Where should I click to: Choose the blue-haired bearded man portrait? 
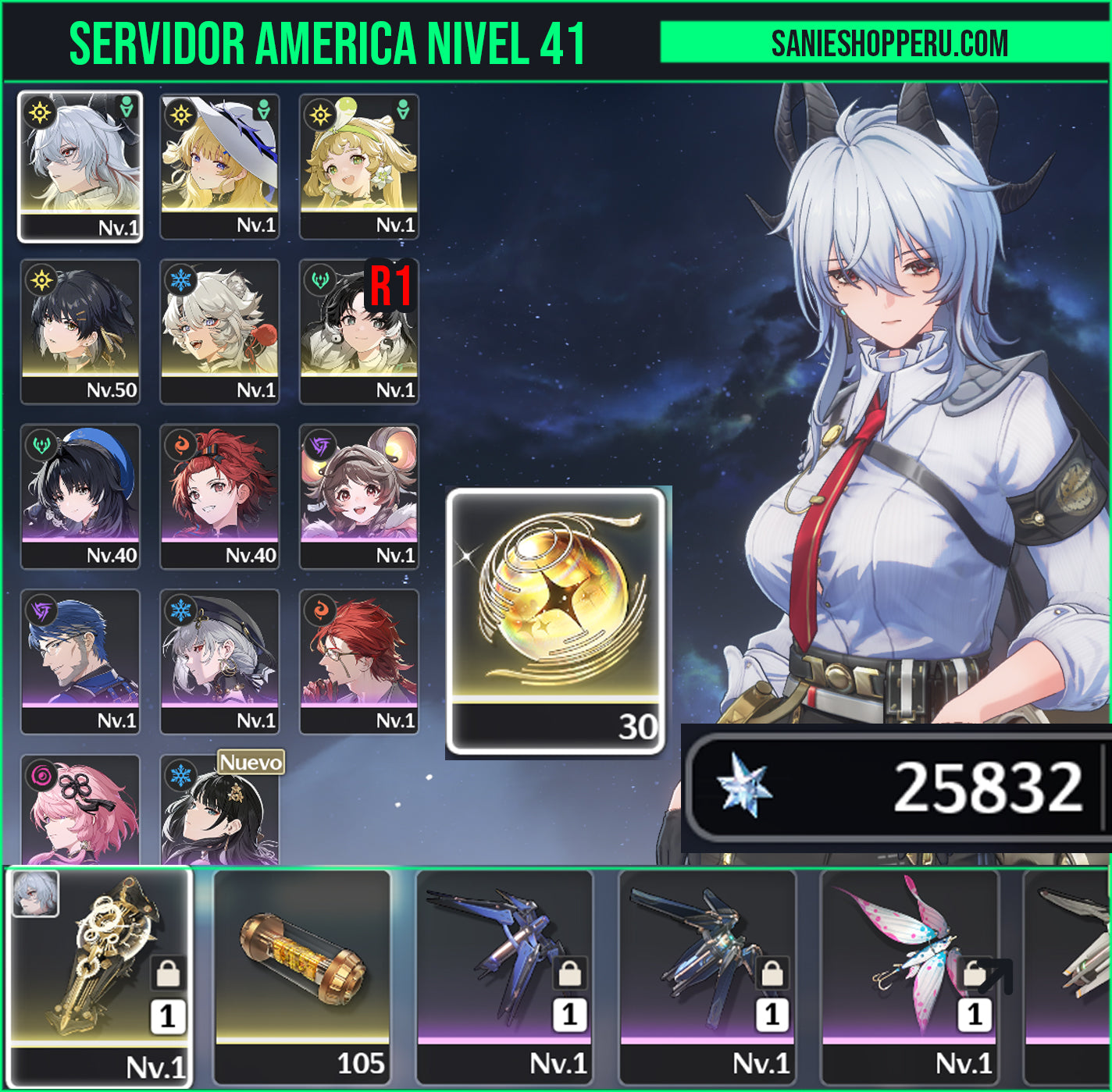pyautogui.click(x=80, y=661)
